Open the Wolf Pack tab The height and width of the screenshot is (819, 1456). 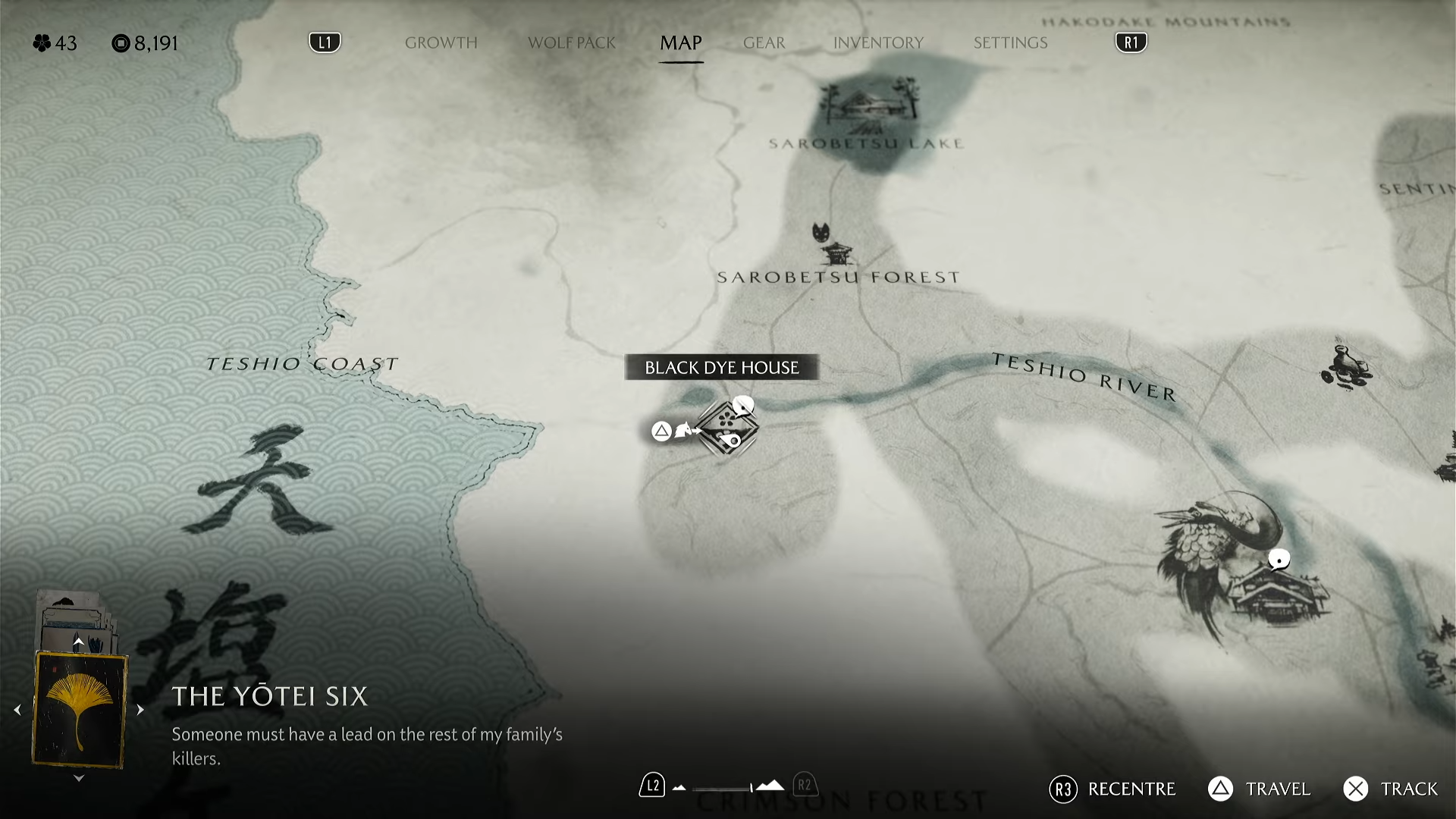(x=571, y=43)
